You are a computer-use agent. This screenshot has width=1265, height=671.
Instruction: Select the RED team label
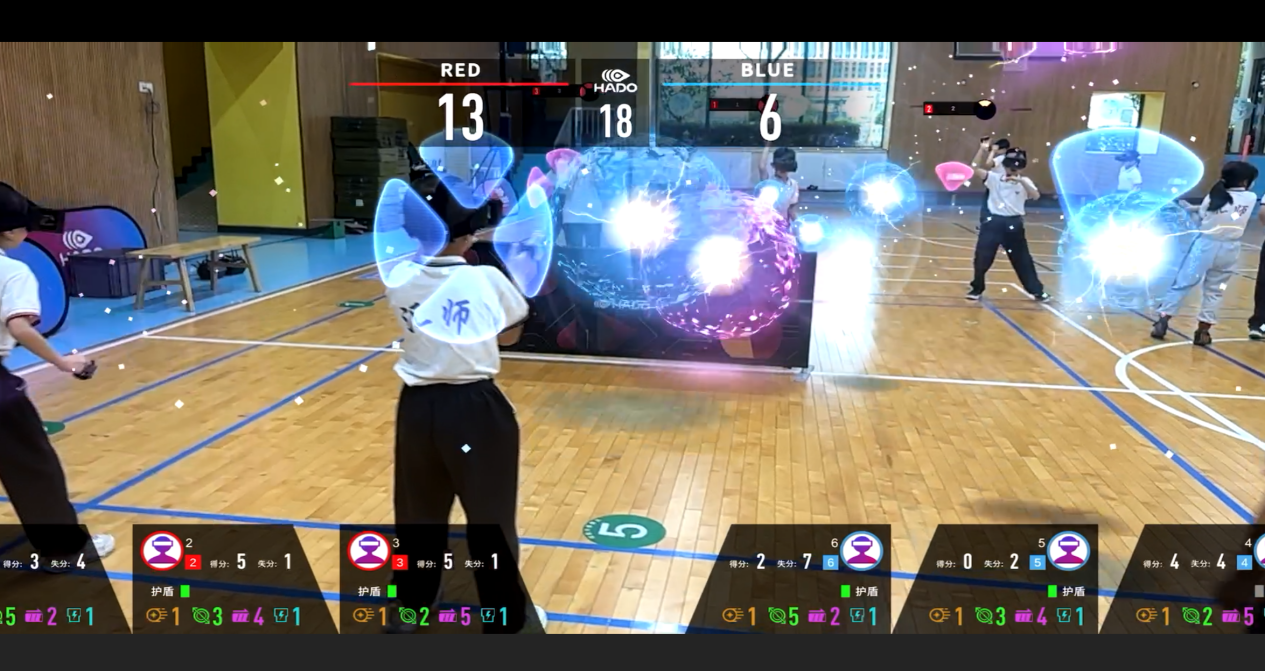[461, 70]
